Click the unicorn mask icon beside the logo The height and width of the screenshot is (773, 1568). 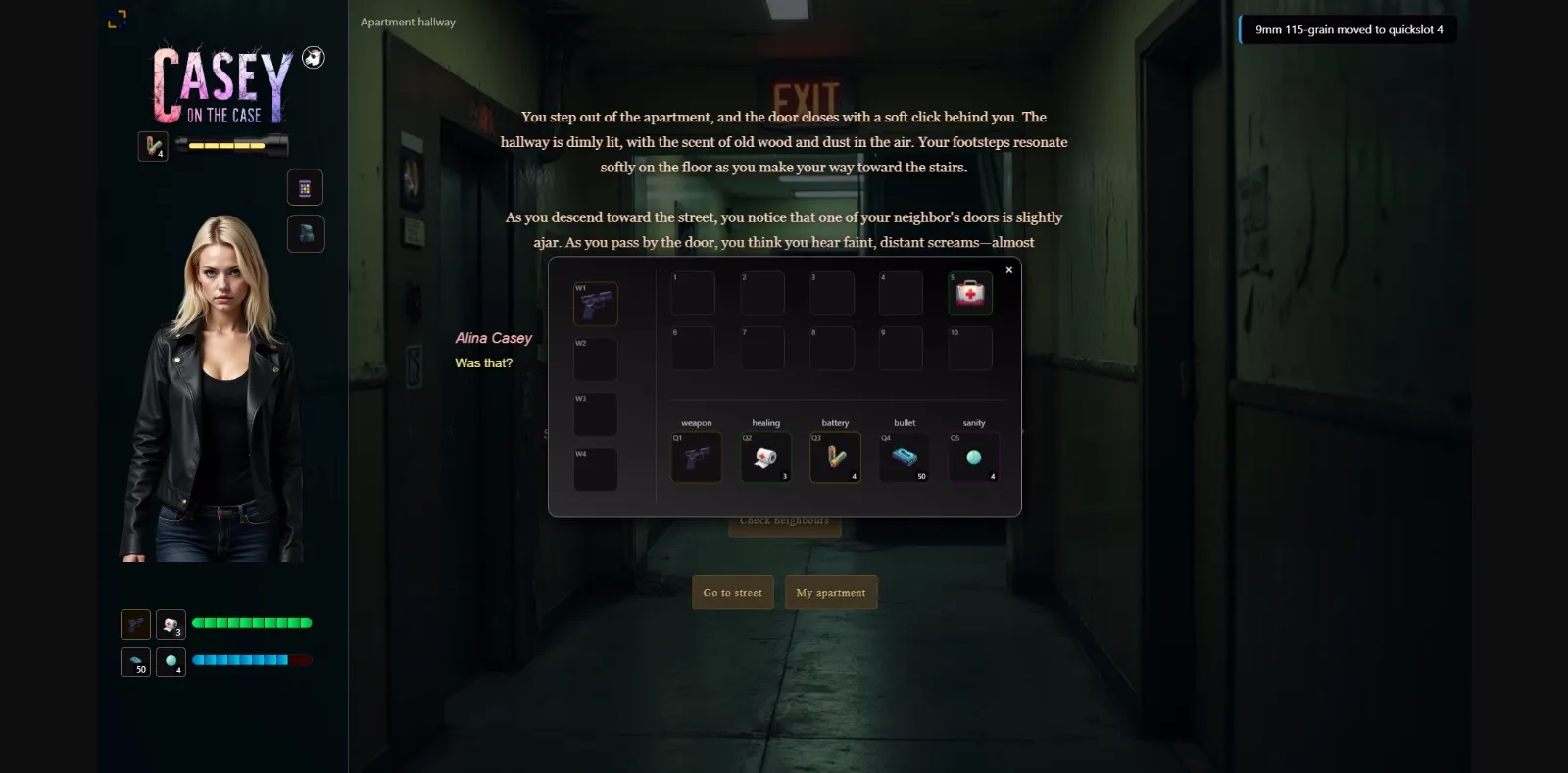click(x=312, y=57)
